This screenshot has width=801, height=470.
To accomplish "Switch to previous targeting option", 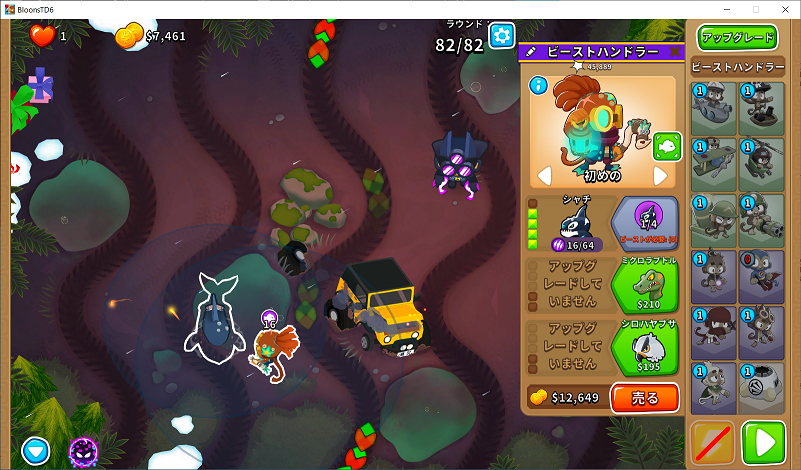I will pos(545,176).
